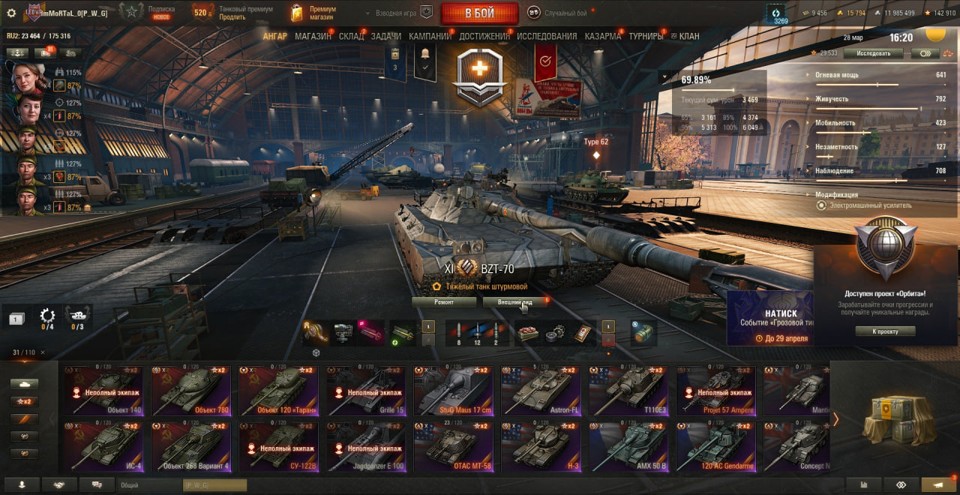Select the Объект 780 tank in carousel

tap(191, 389)
